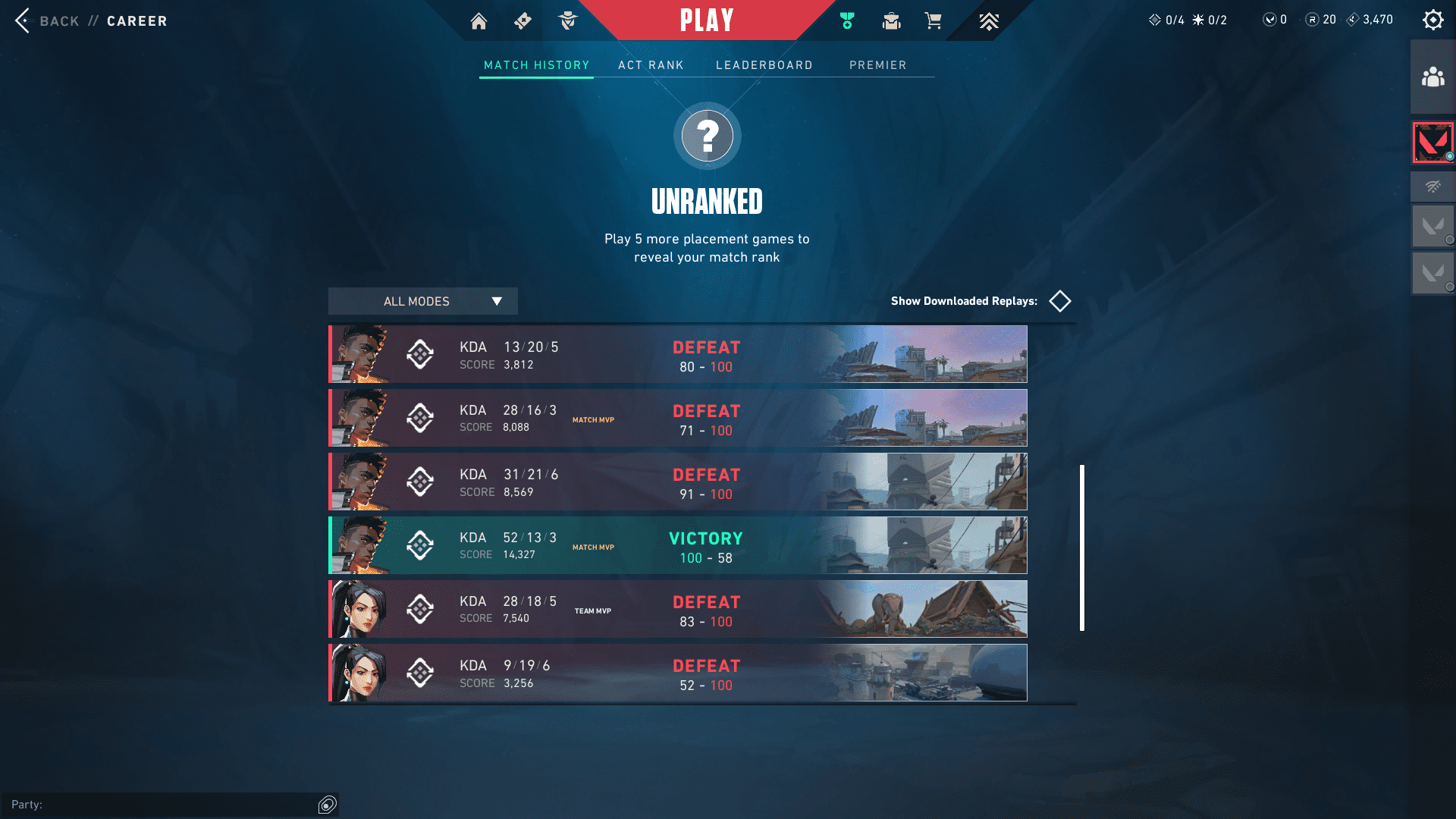Click the PLAY button
Viewport: 1456px width, 819px height.
pyautogui.click(x=707, y=20)
